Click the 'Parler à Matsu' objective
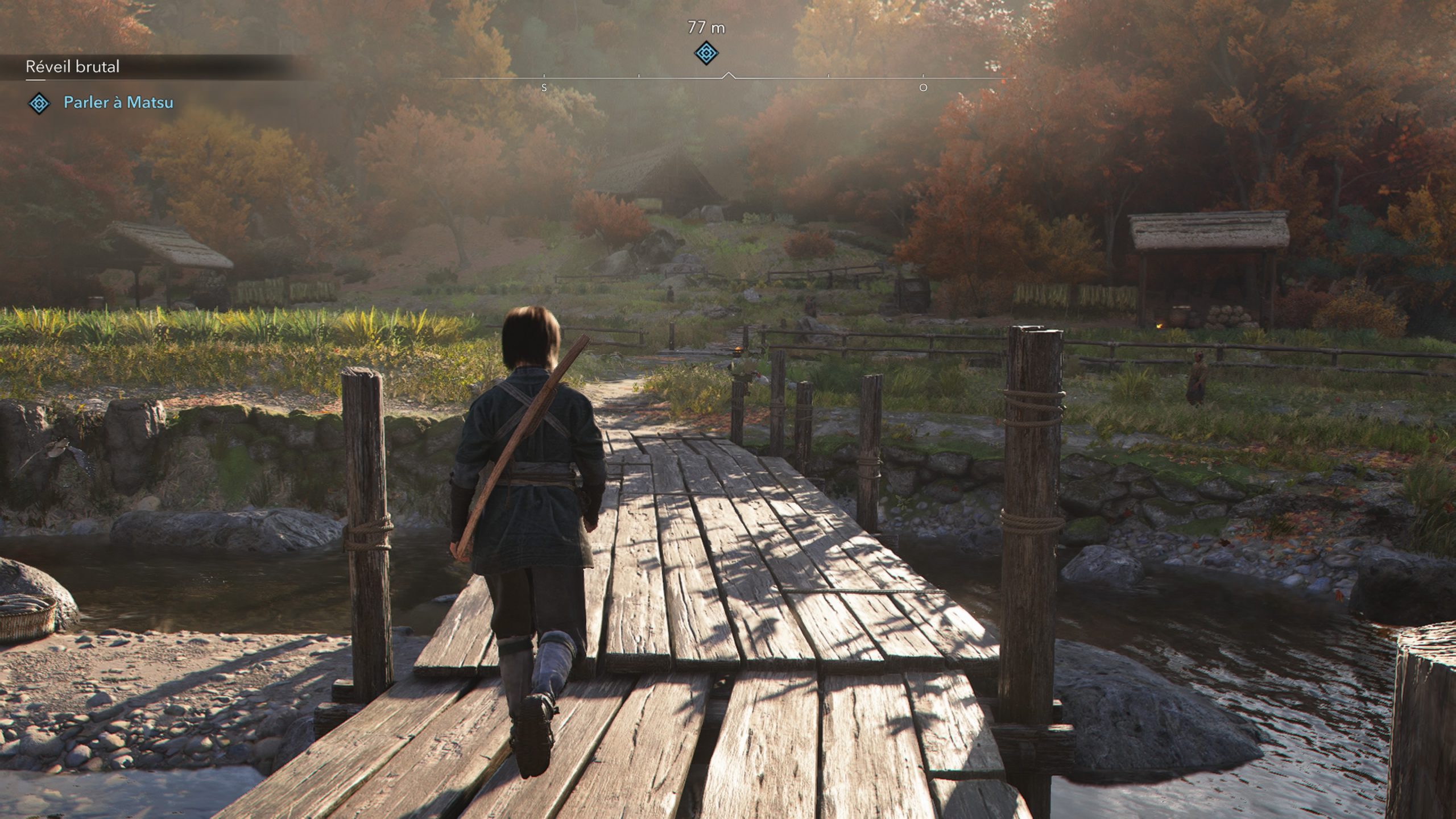Viewport: 1456px width, 819px height. (x=118, y=102)
